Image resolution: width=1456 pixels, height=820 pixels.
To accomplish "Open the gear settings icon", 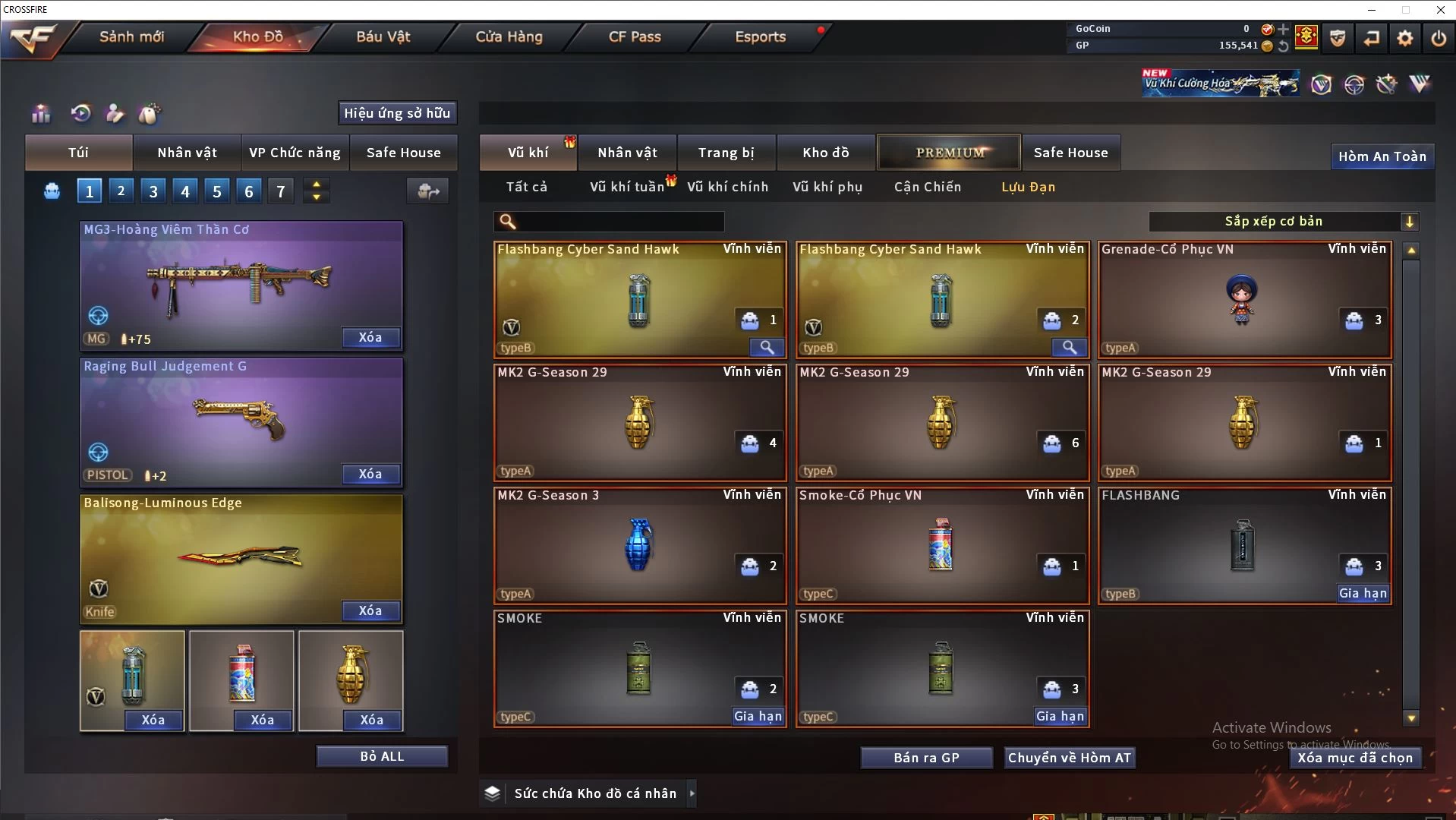I will pyautogui.click(x=1404, y=38).
